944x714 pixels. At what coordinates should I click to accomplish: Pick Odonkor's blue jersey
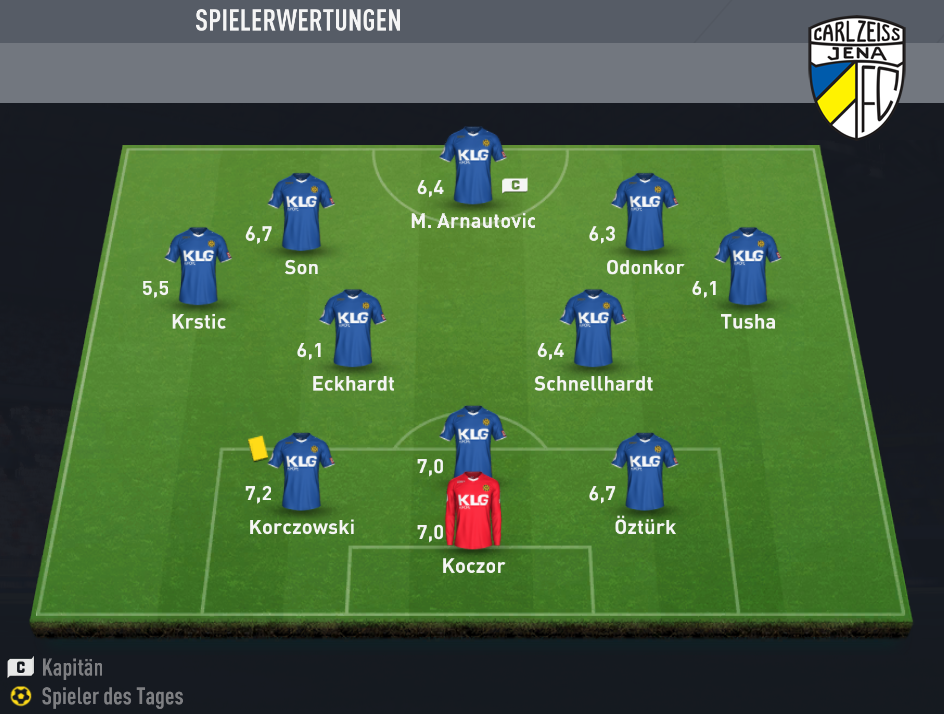click(x=644, y=211)
